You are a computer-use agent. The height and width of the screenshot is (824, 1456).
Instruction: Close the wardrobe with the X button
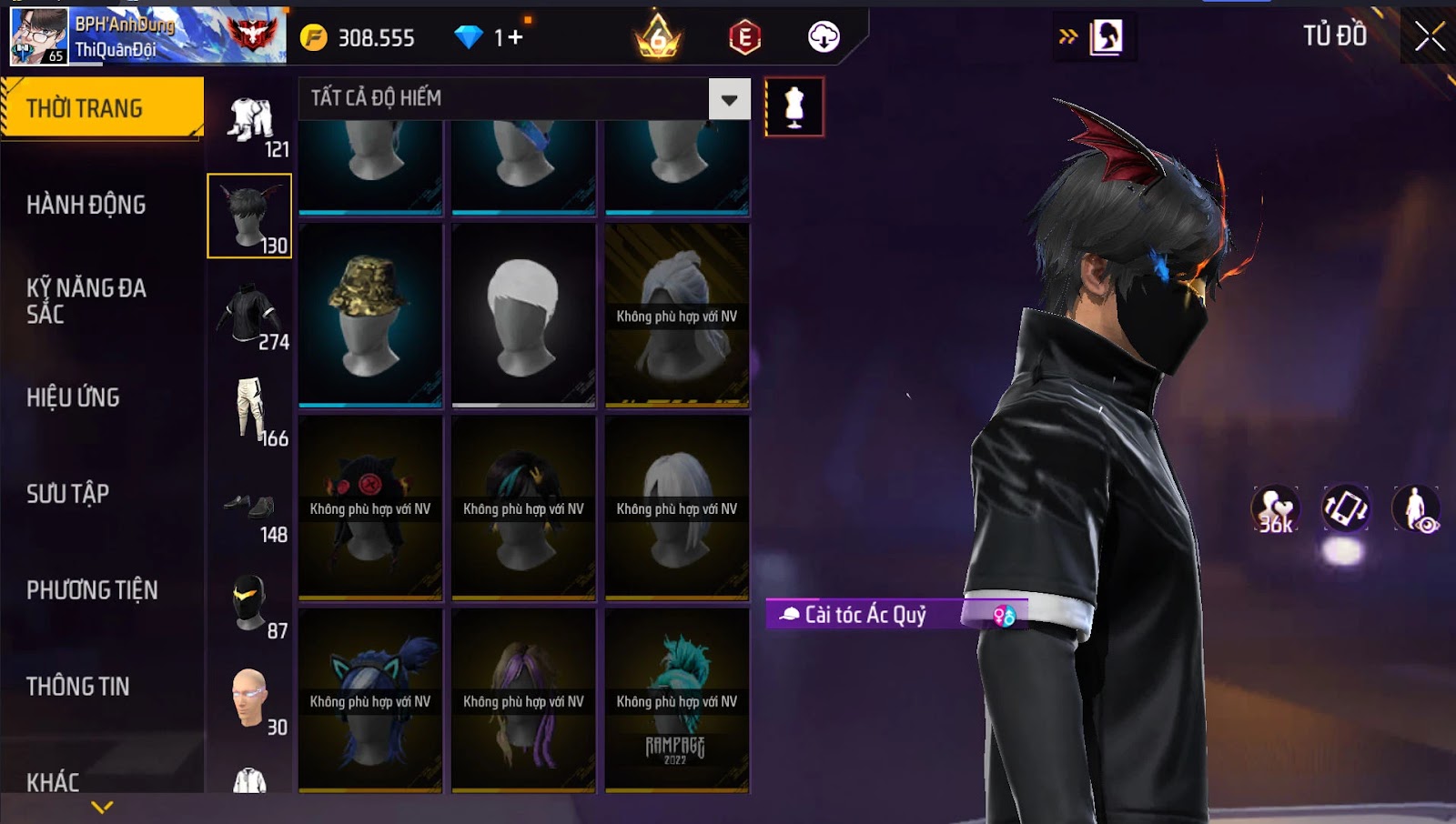click(1429, 36)
